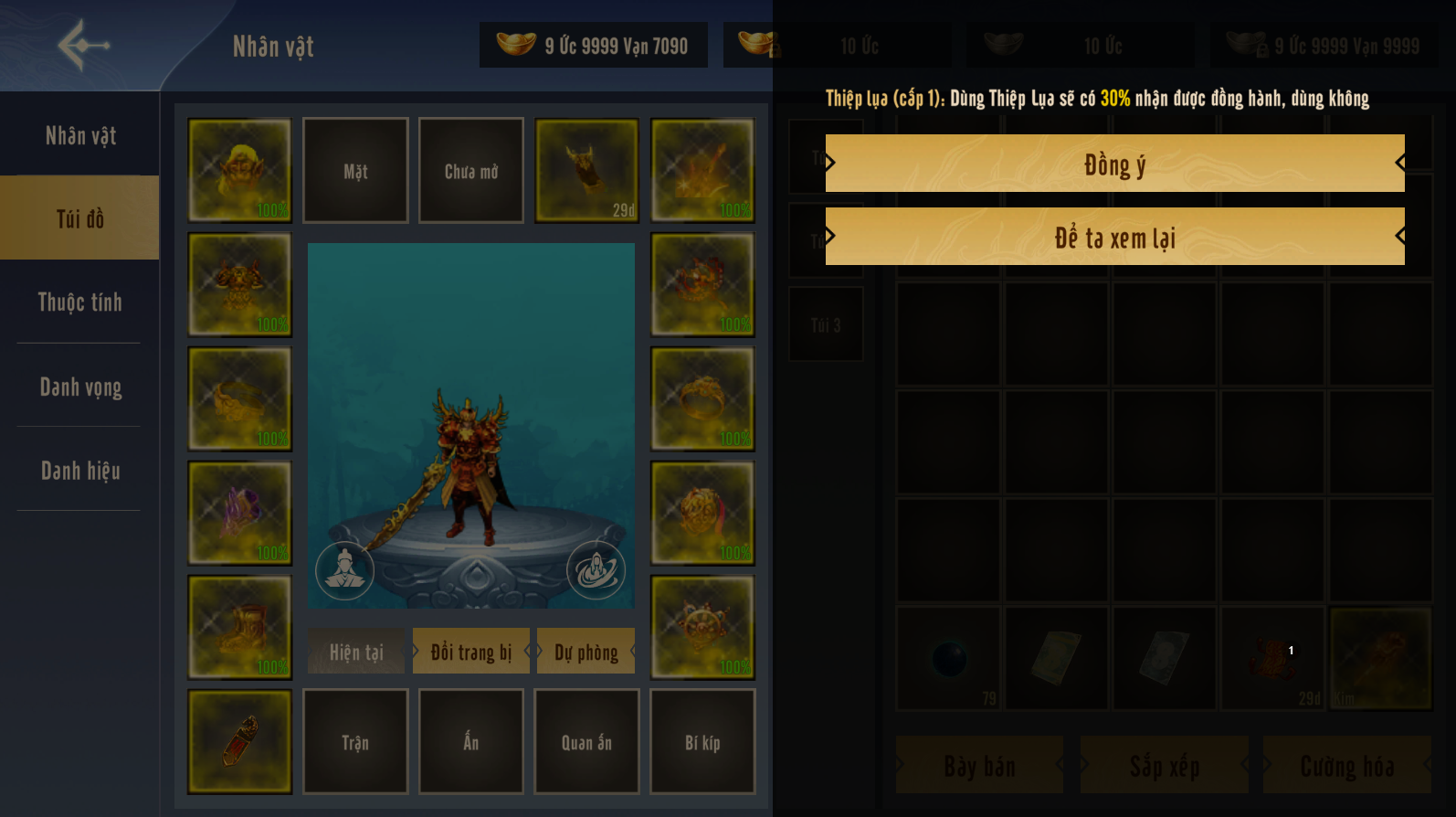The width and height of the screenshot is (1456, 817).
Task: Open the Ấn slot
Action: click(471, 742)
